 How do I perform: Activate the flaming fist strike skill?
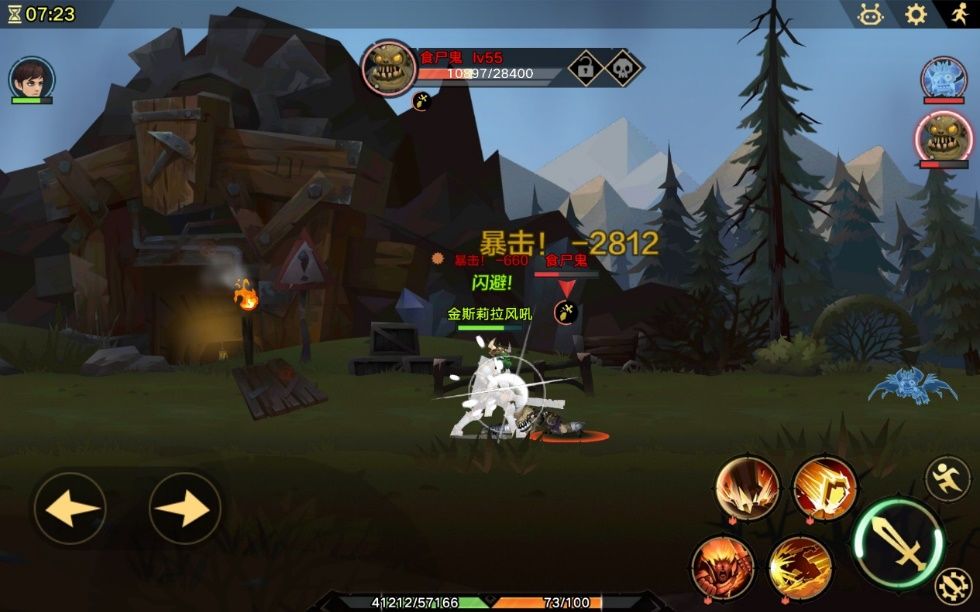825,488
